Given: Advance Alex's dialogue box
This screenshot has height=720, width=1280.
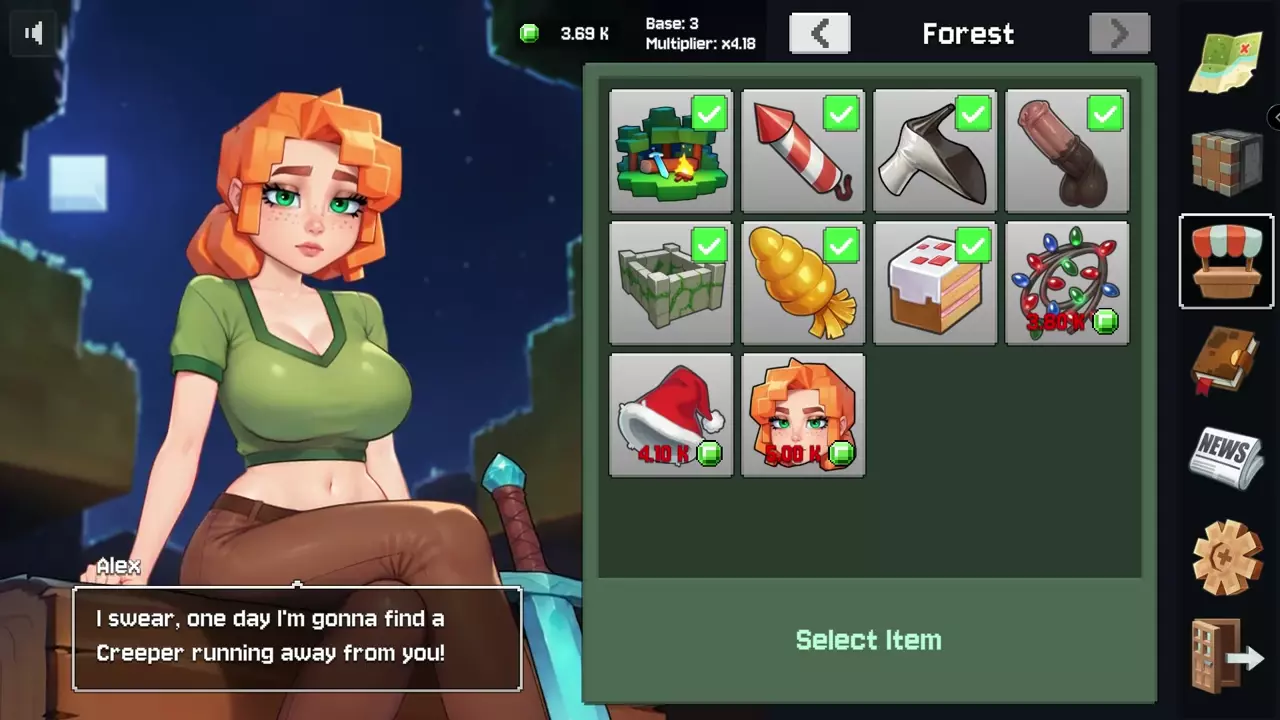Looking at the screenshot, I should point(297,637).
